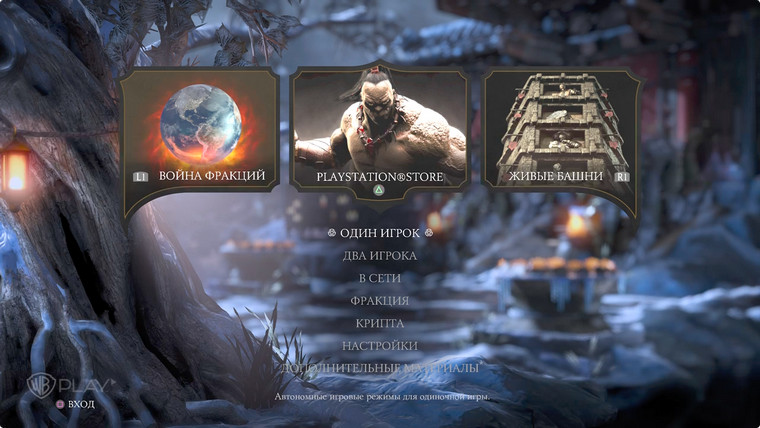760x428 pixels.
Task: Choose Один Игрок mode
Action: [380, 233]
